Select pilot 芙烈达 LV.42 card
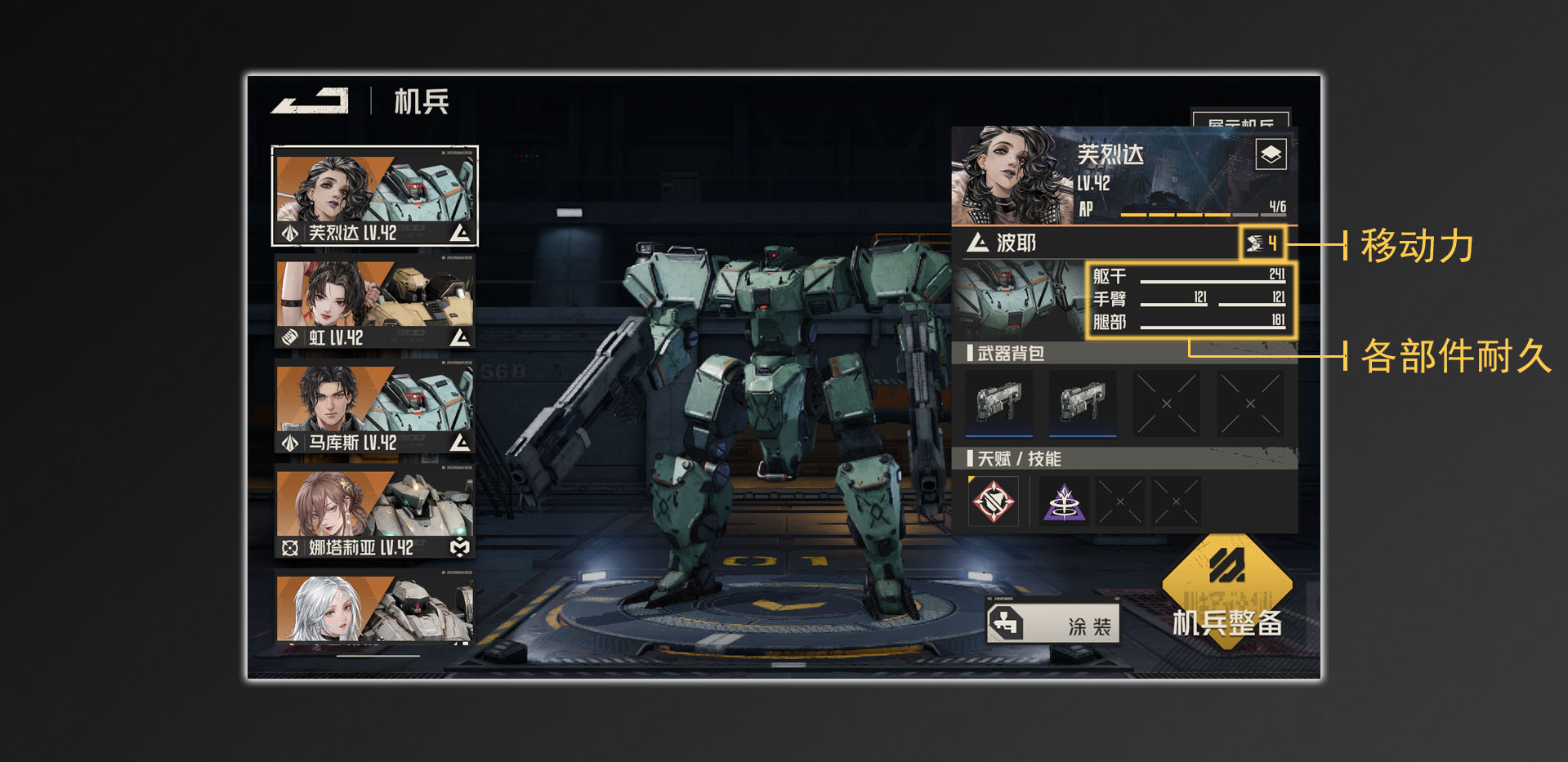This screenshot has width=1568, height=762. point(375,196)
